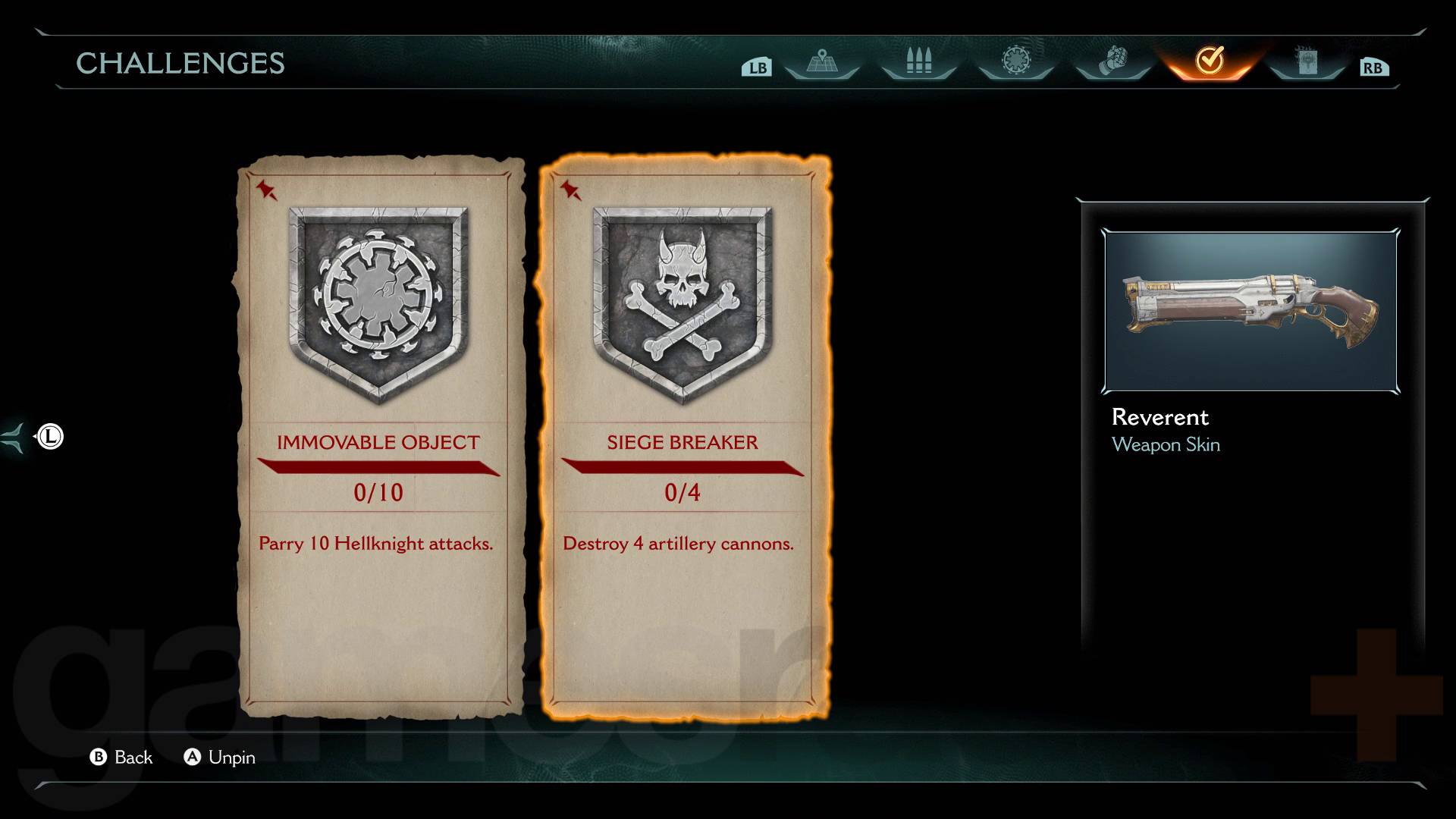Switch to the gauntlet fist tab

coord(1112,61)
